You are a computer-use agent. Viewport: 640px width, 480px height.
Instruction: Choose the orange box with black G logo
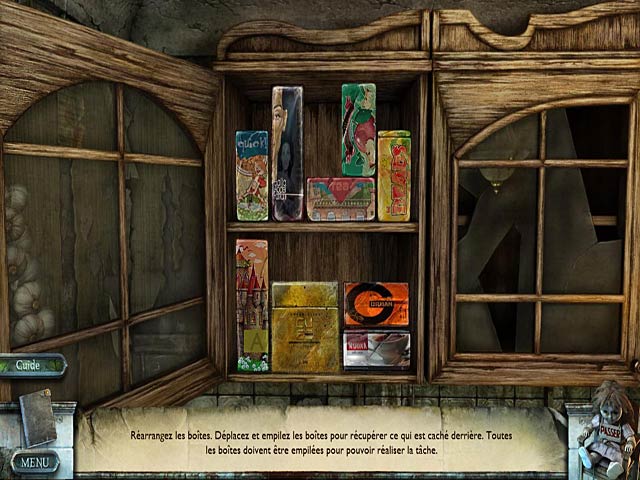[x=376, y=304]
